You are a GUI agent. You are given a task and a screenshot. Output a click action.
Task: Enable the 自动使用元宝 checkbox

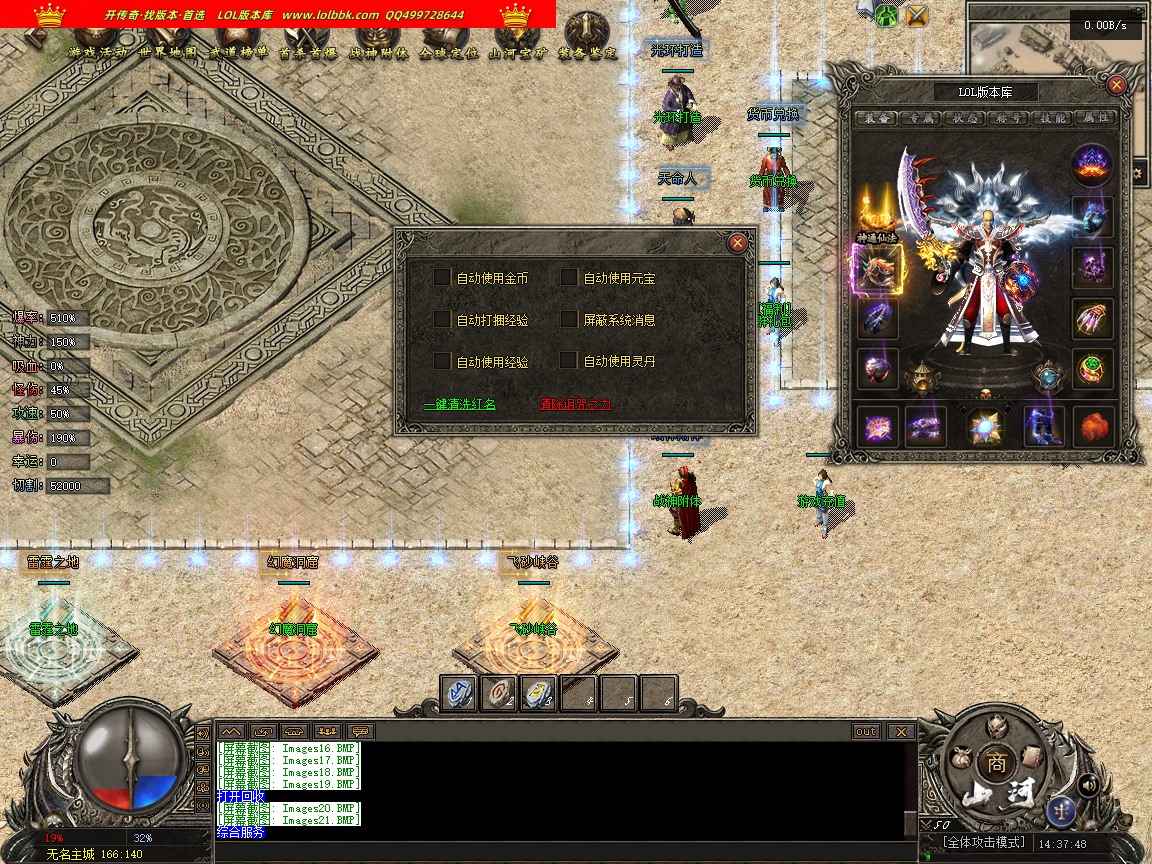[x=569, y=278]
